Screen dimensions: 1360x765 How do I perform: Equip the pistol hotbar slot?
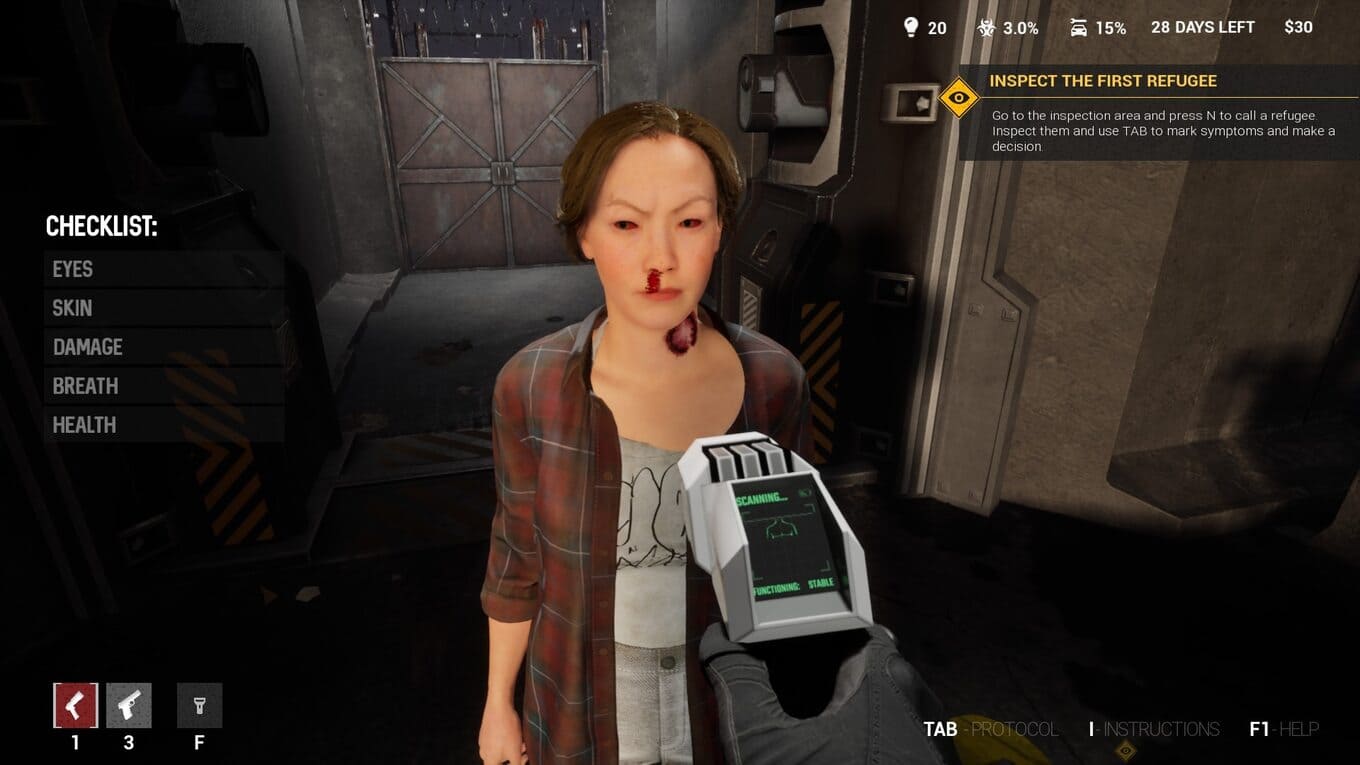tap(129, 706)
